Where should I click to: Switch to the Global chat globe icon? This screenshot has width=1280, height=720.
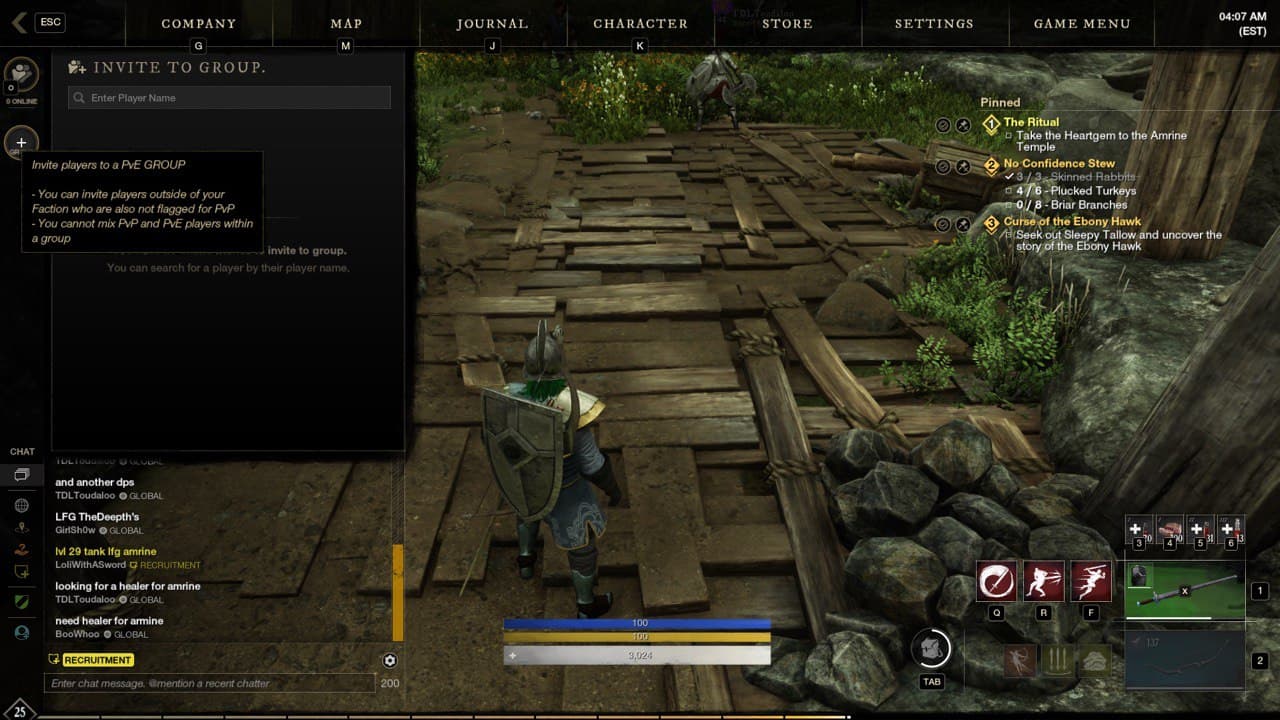[22, 506]
